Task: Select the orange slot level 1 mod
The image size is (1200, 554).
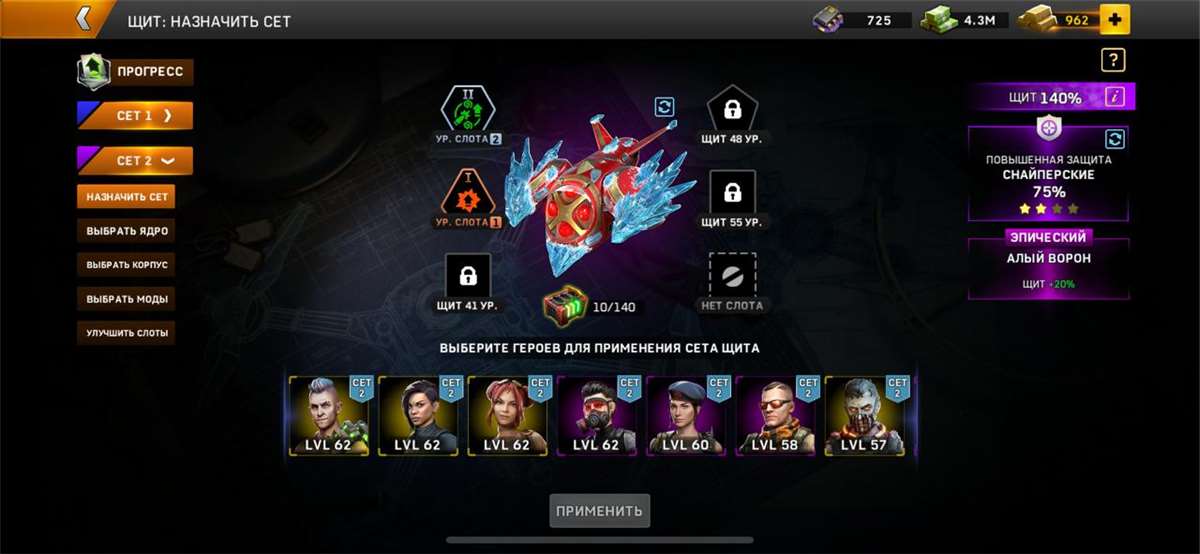Action: [468, 193]
